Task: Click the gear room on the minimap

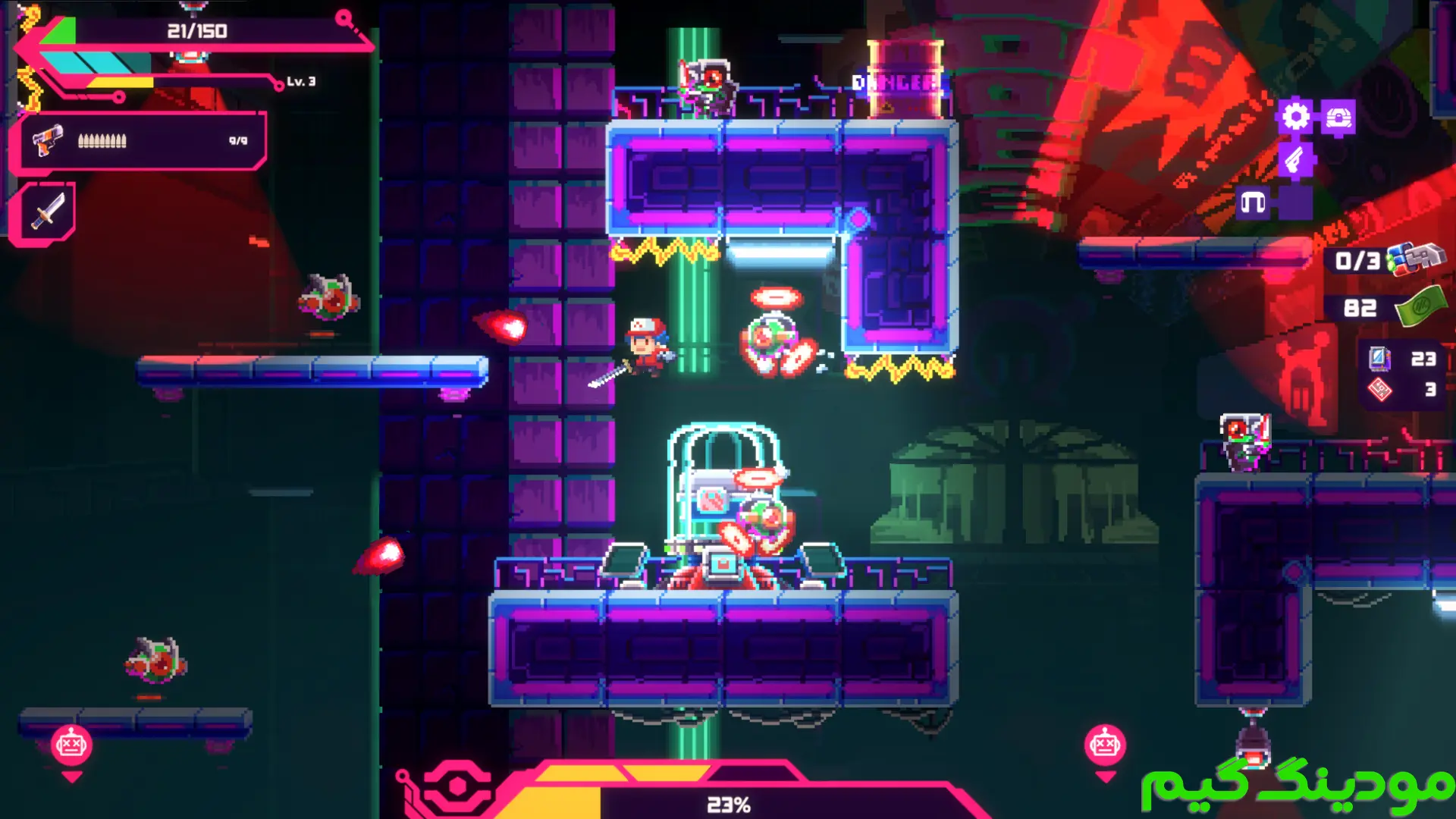Action: [1295, 117]
